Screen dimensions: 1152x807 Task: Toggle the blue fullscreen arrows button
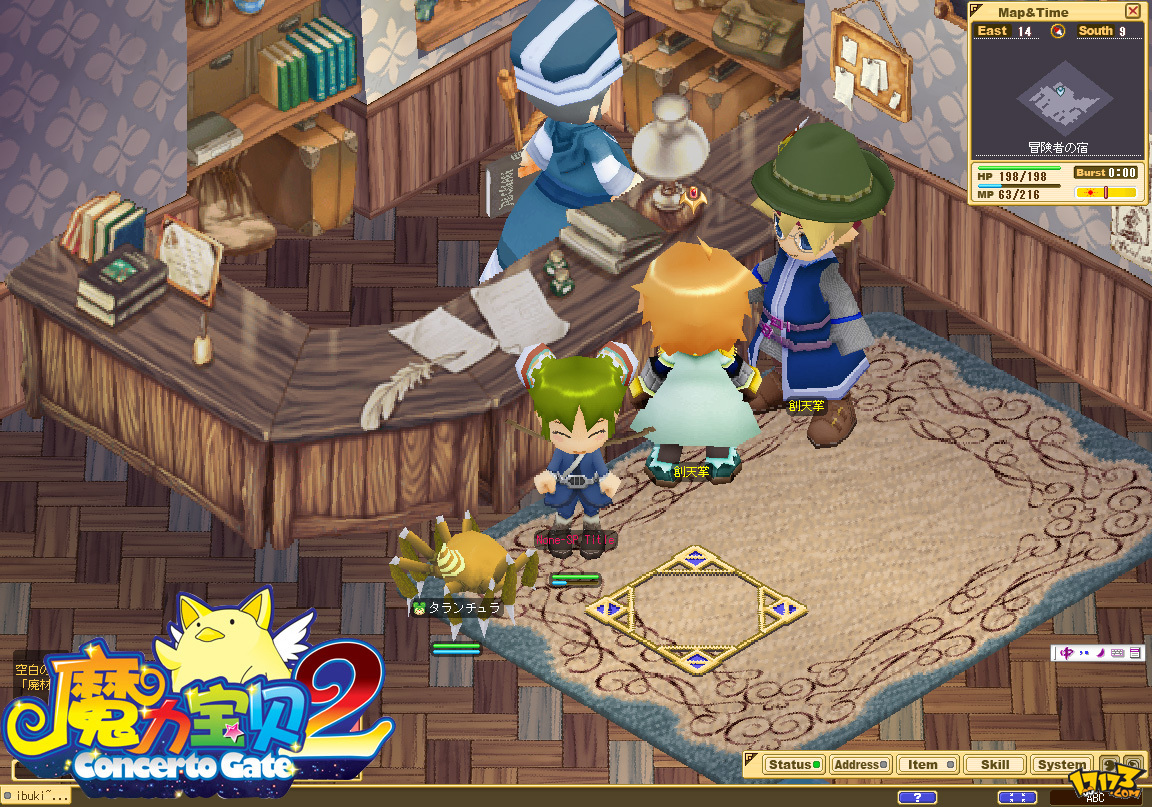pyautogui.click(x=1018, y=797)
